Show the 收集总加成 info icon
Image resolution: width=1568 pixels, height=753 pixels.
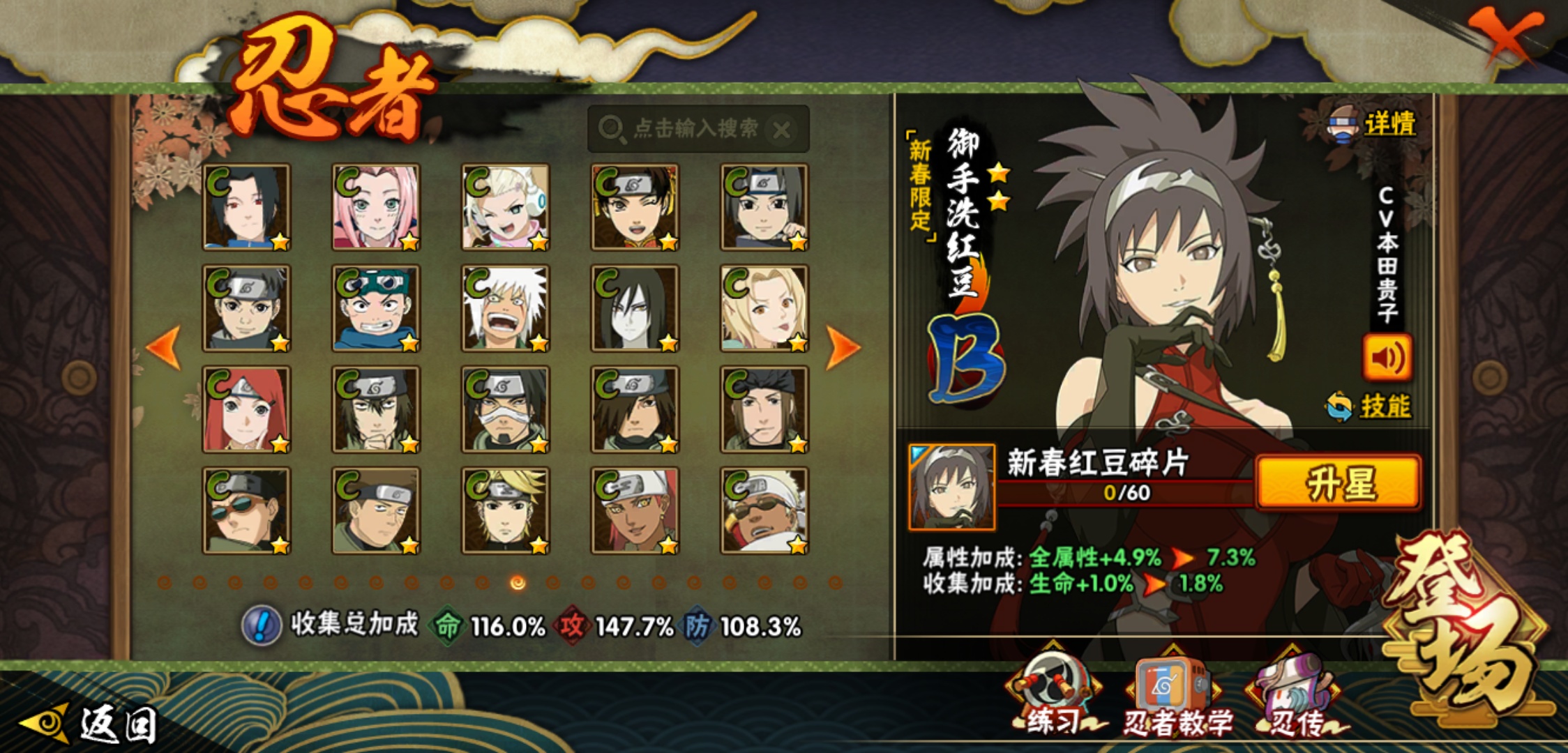[x=262, y=625]
